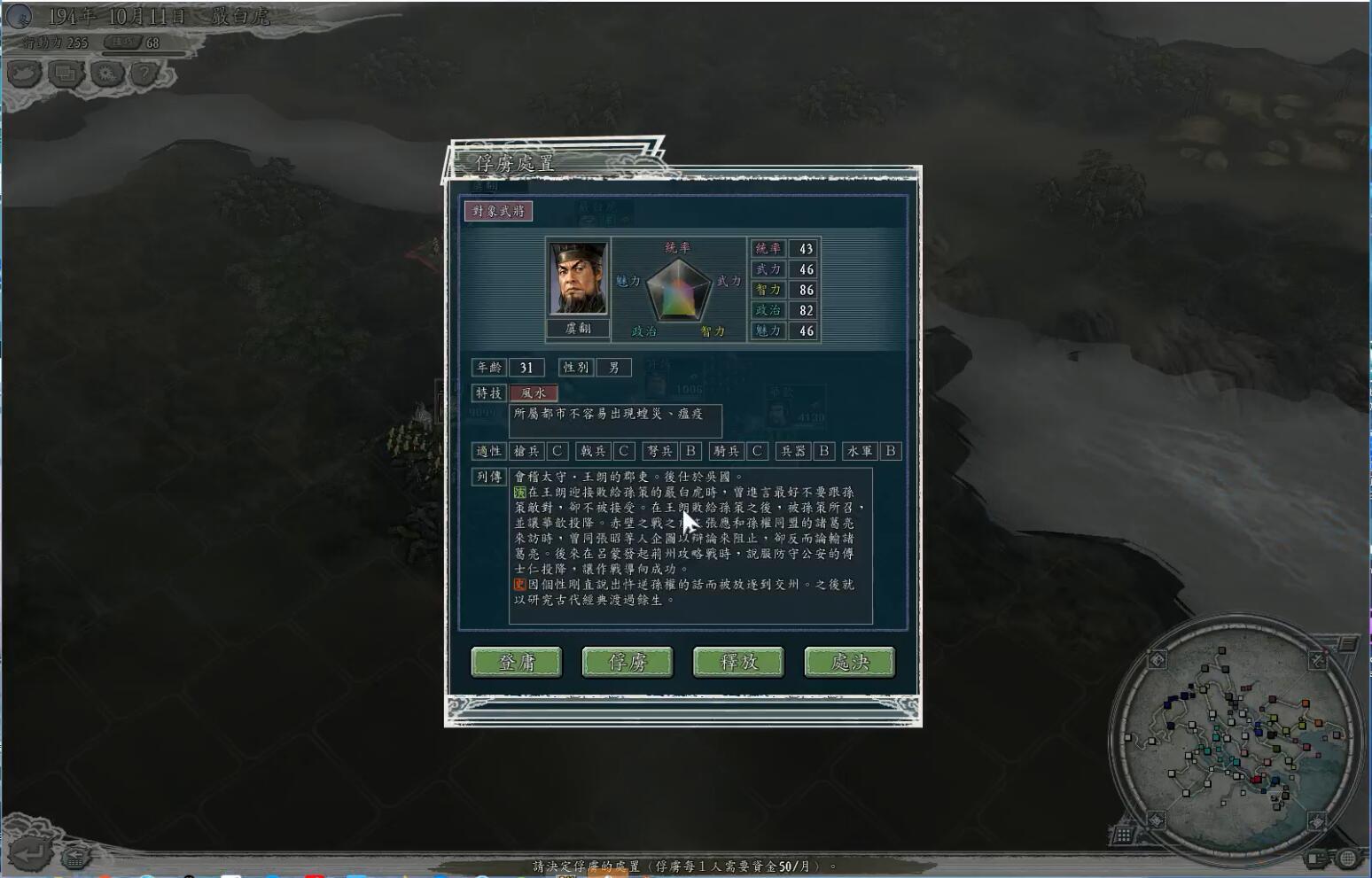Click the minimap's bottom-right corner button
This screenshot has width=1372, height=878.
pos(1317,820)
